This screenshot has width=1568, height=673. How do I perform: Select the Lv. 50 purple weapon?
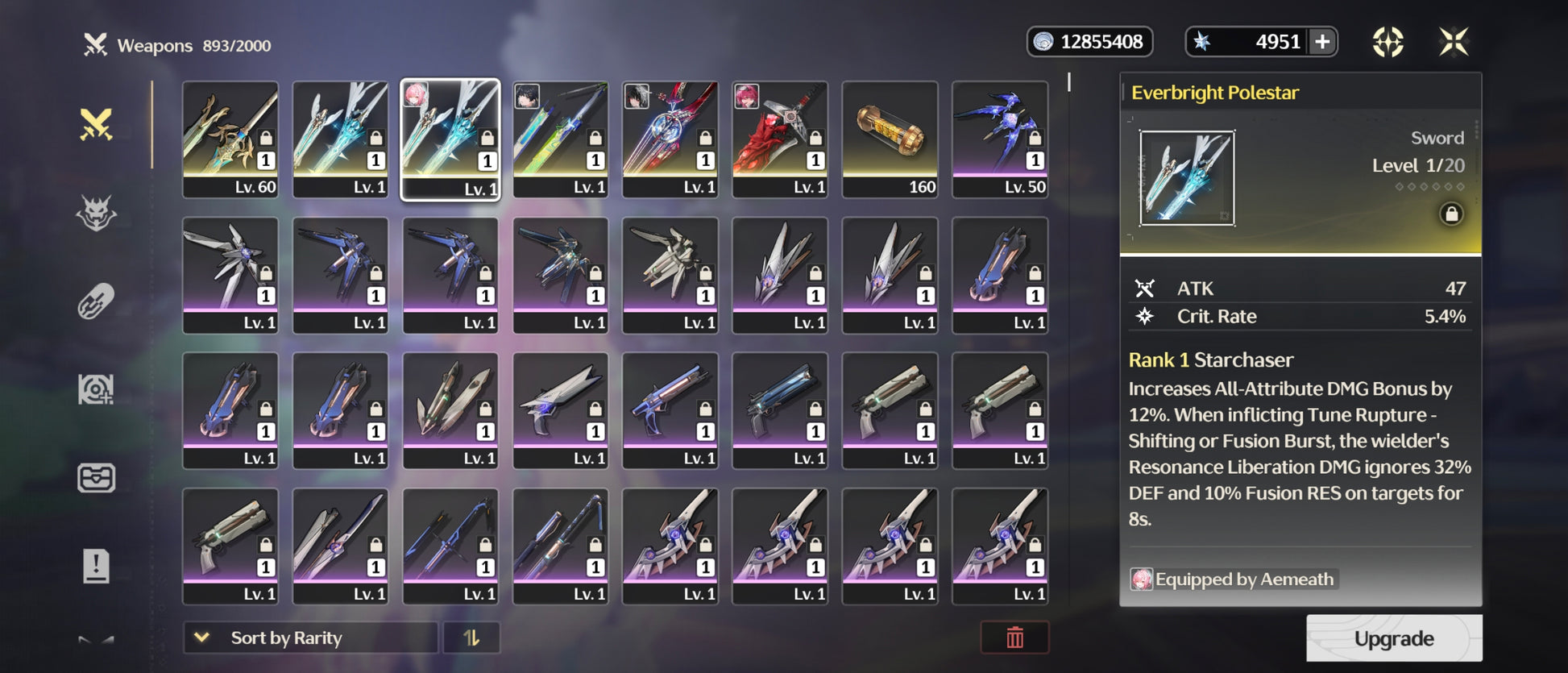click(1000, 139)
